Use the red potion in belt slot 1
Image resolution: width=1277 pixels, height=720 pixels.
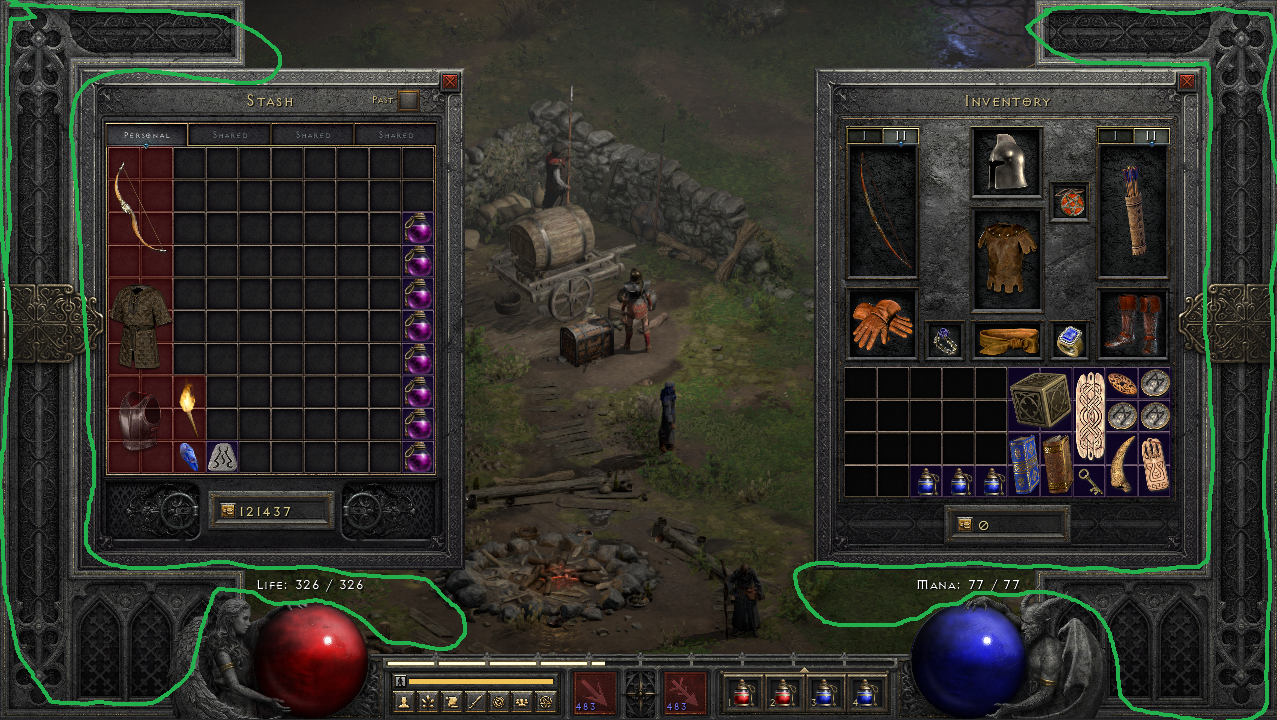pos(741,691)
